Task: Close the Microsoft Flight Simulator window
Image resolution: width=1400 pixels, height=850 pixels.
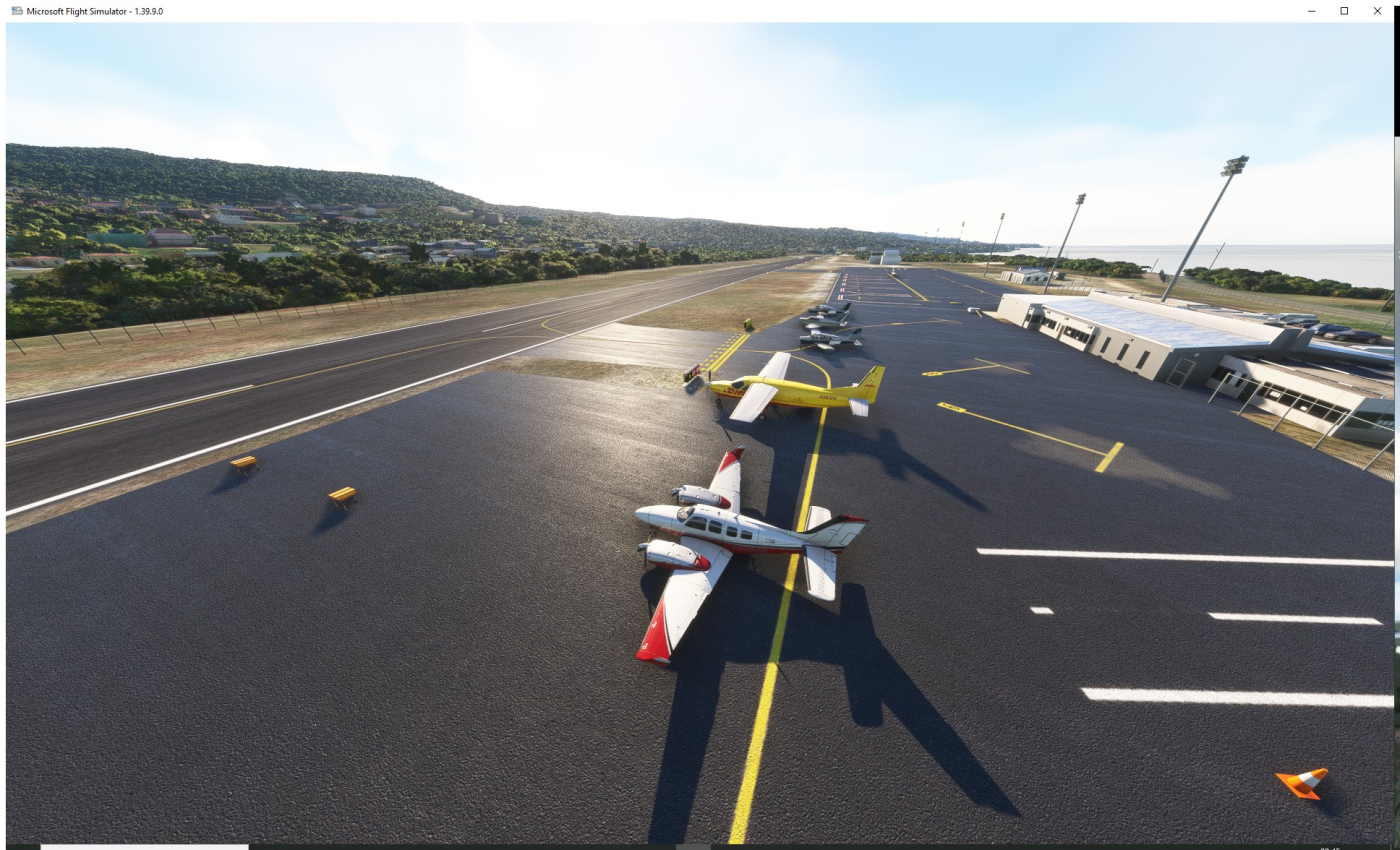Action: [1377, 11]
